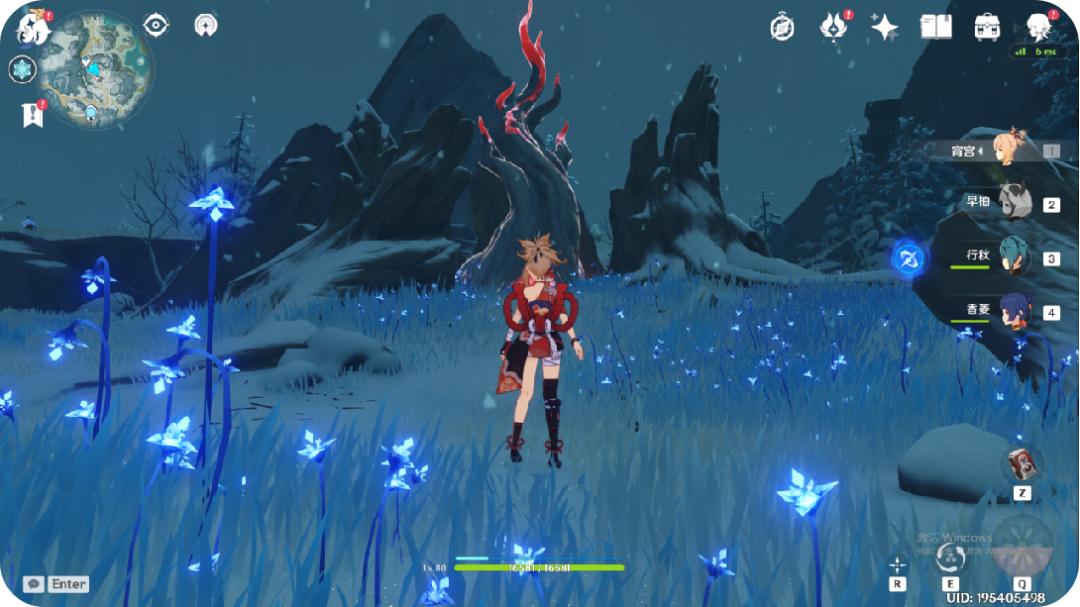
Task: Open the flame-shaped events icon
Action: 833,27
